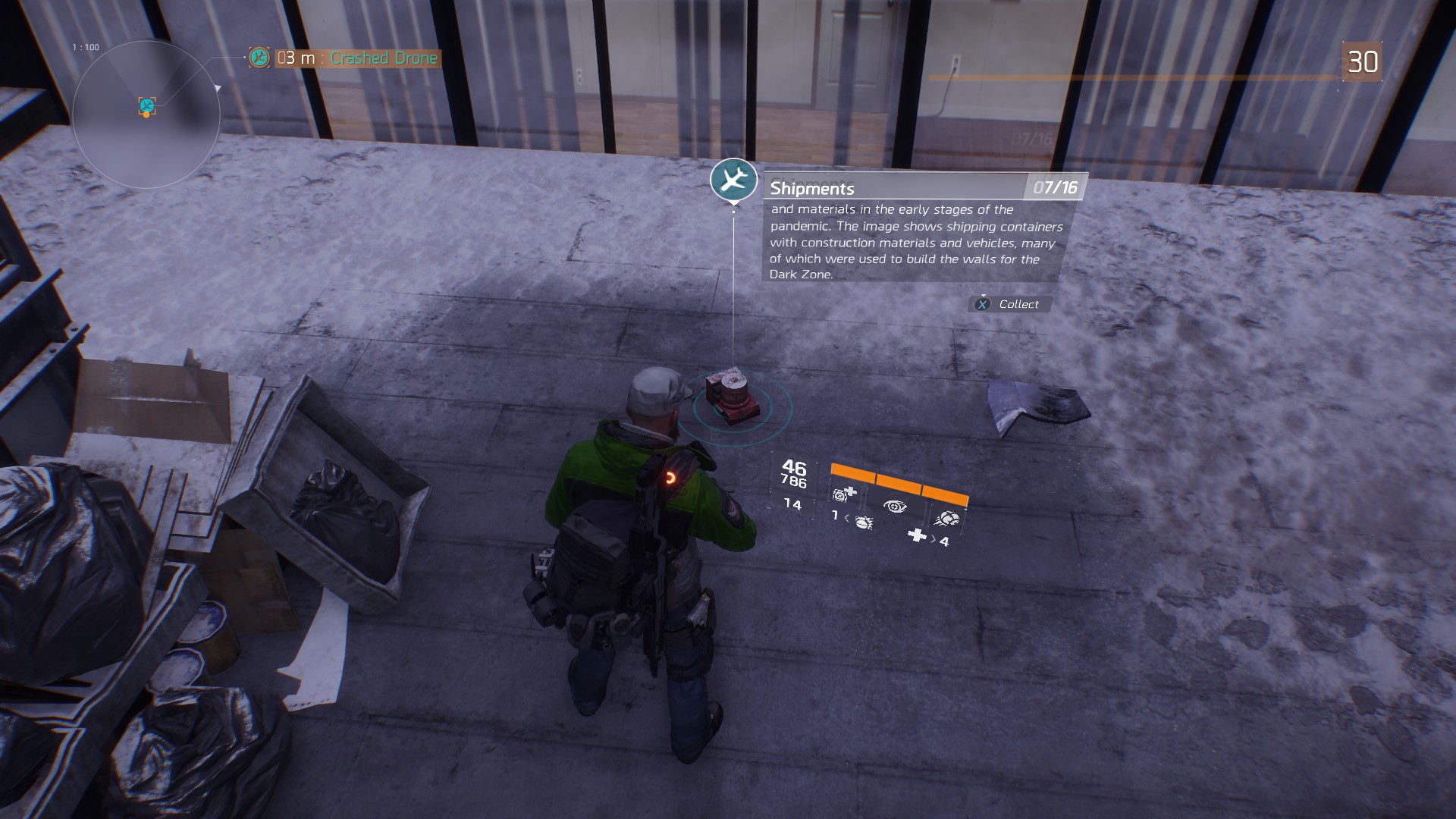Activate the signature skill icon right of Pulse

[x=947, y=519]
